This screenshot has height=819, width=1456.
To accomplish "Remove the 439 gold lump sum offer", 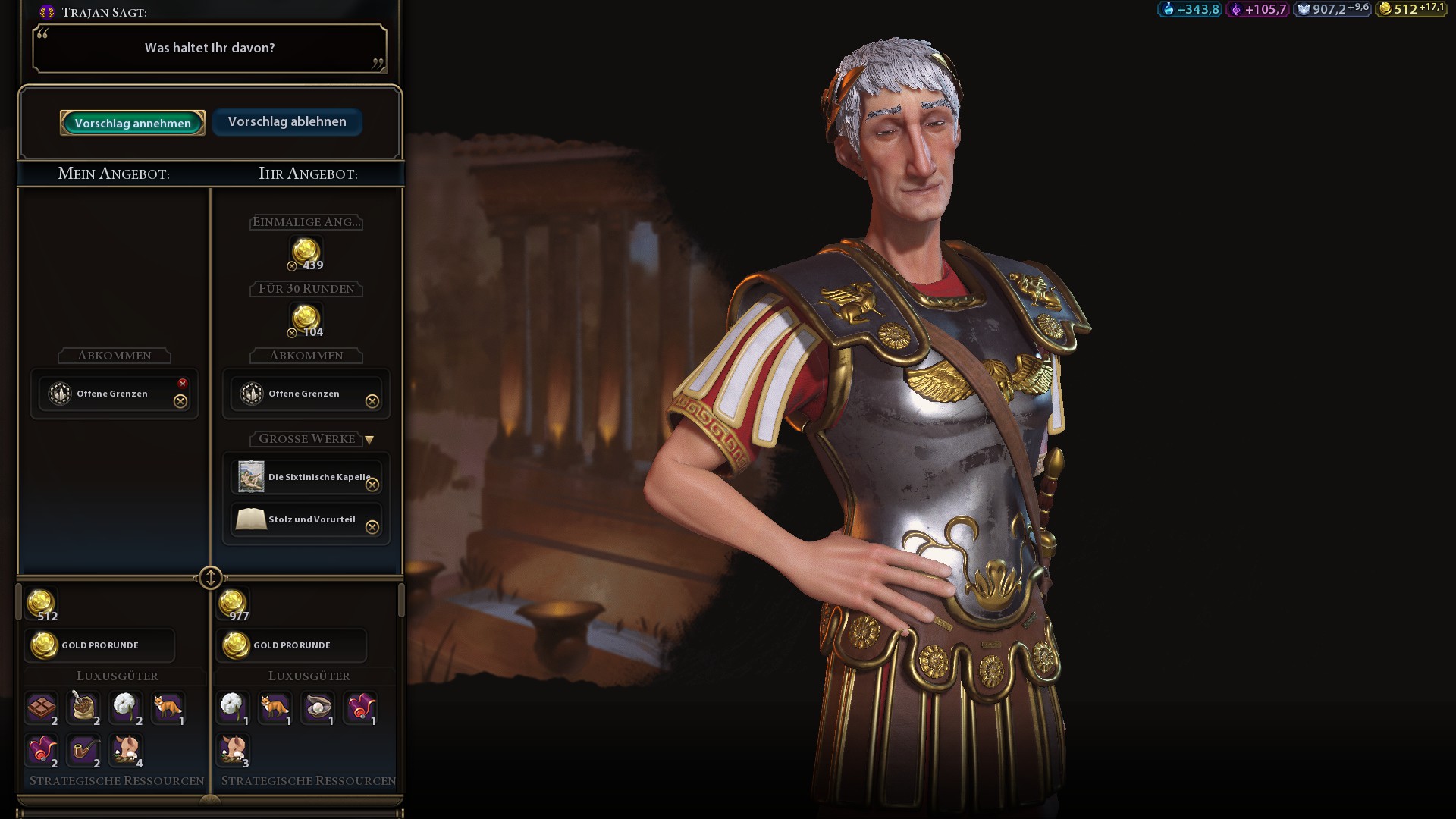I will 292,266.
